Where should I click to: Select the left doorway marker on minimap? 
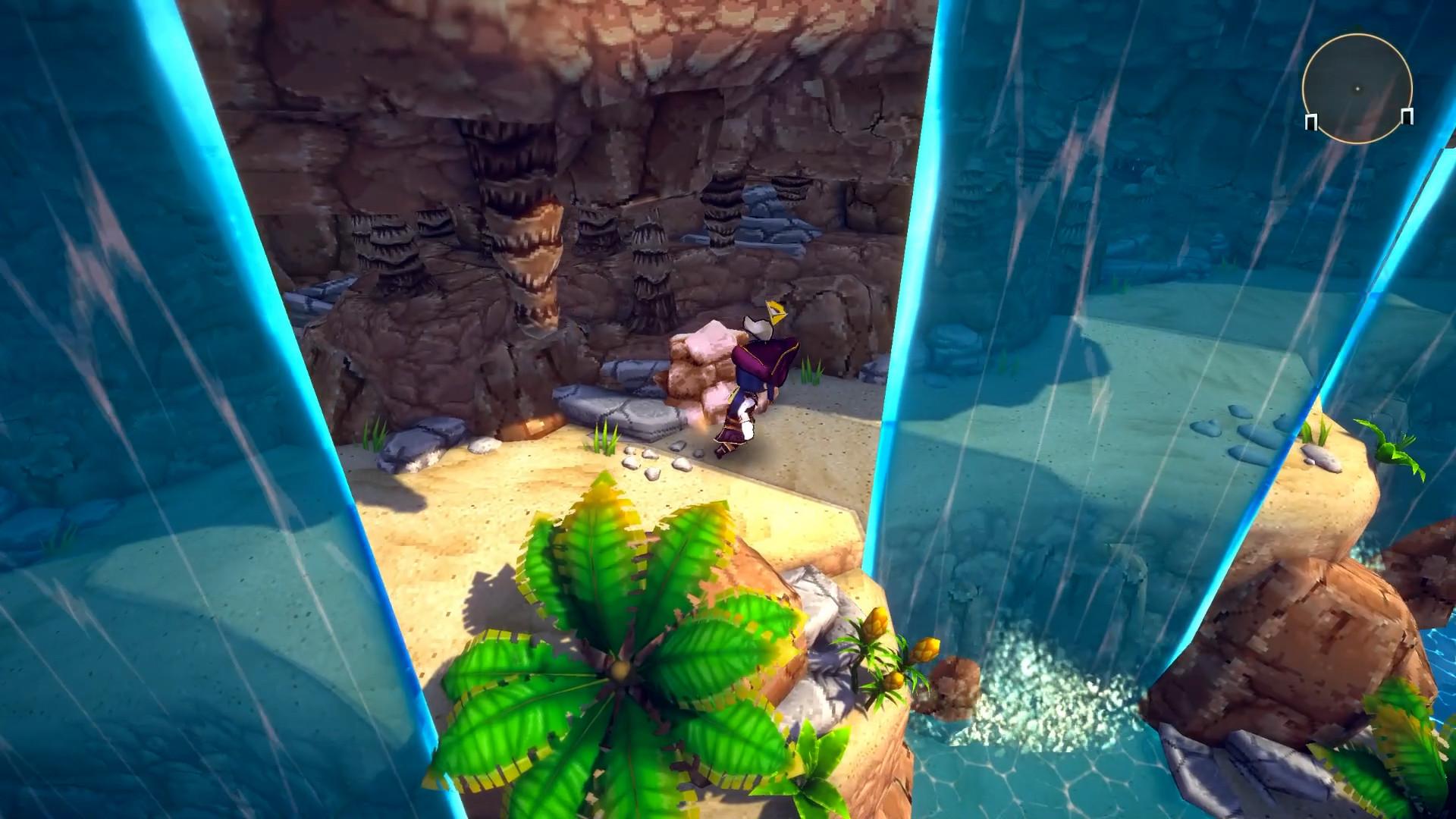pyautogui.click(x=1311, y=122)
